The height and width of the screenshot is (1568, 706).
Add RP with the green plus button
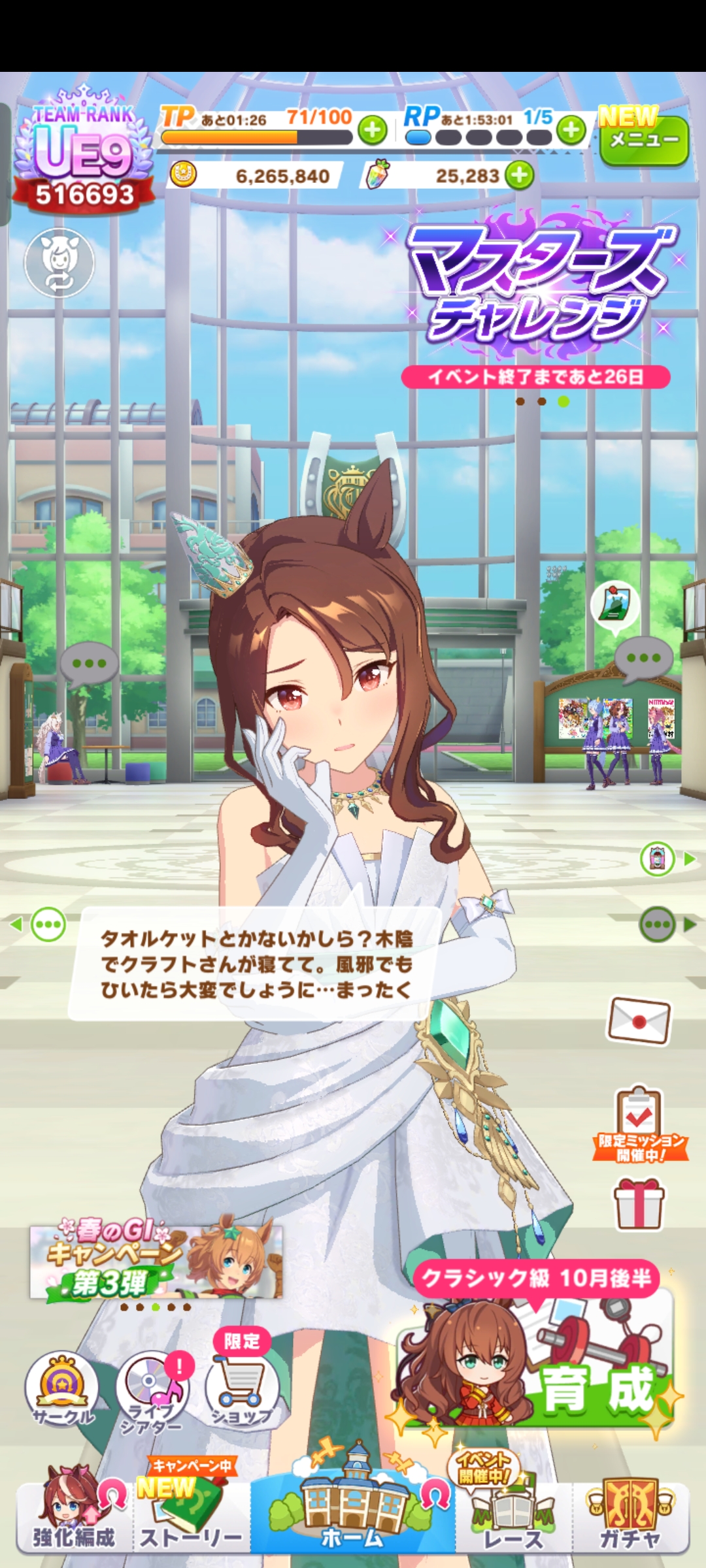572,130
